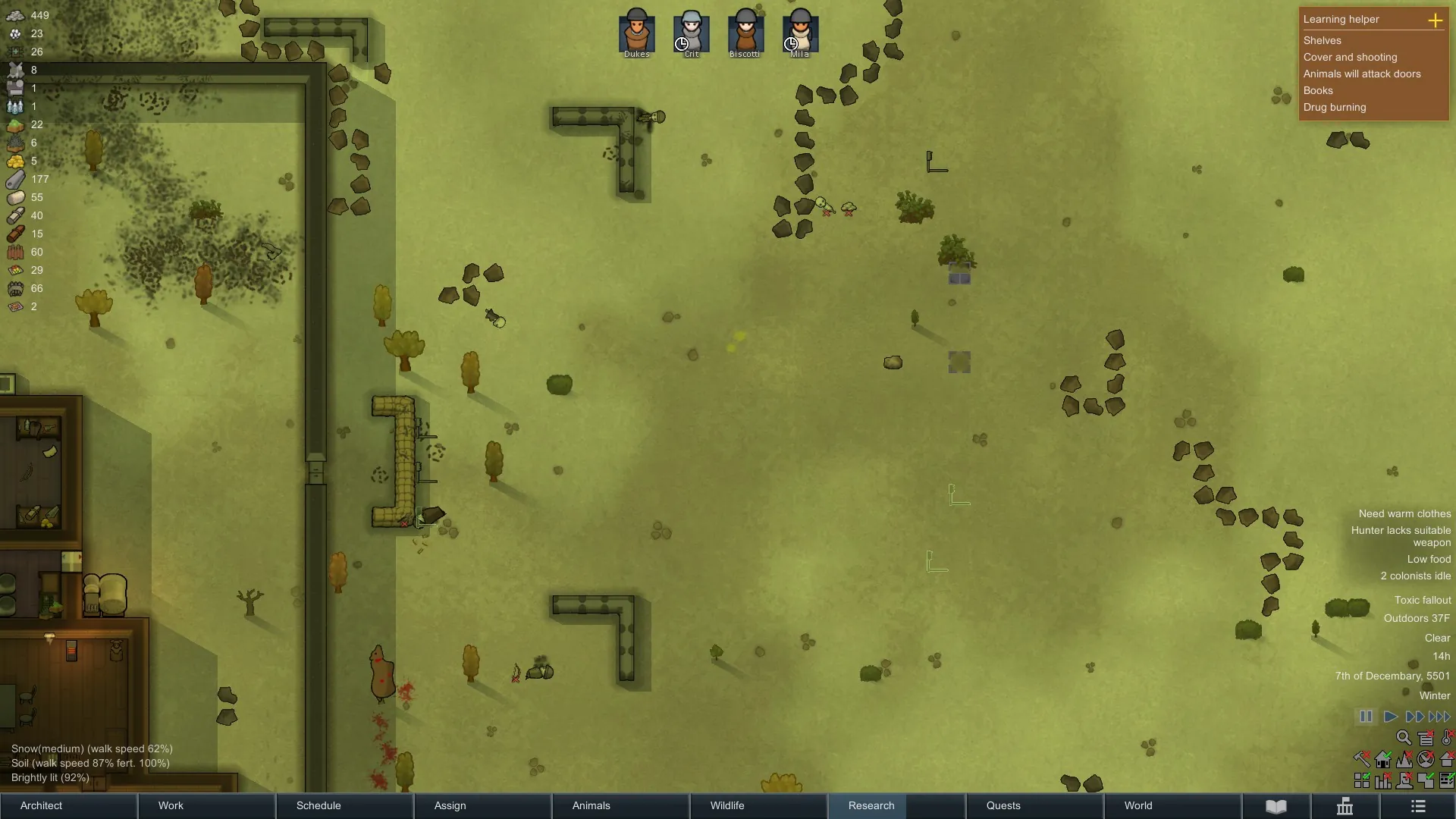Set game speed to triple fast-forward
This screenshot has height=819, width=1456.
tap(1439, 717)
